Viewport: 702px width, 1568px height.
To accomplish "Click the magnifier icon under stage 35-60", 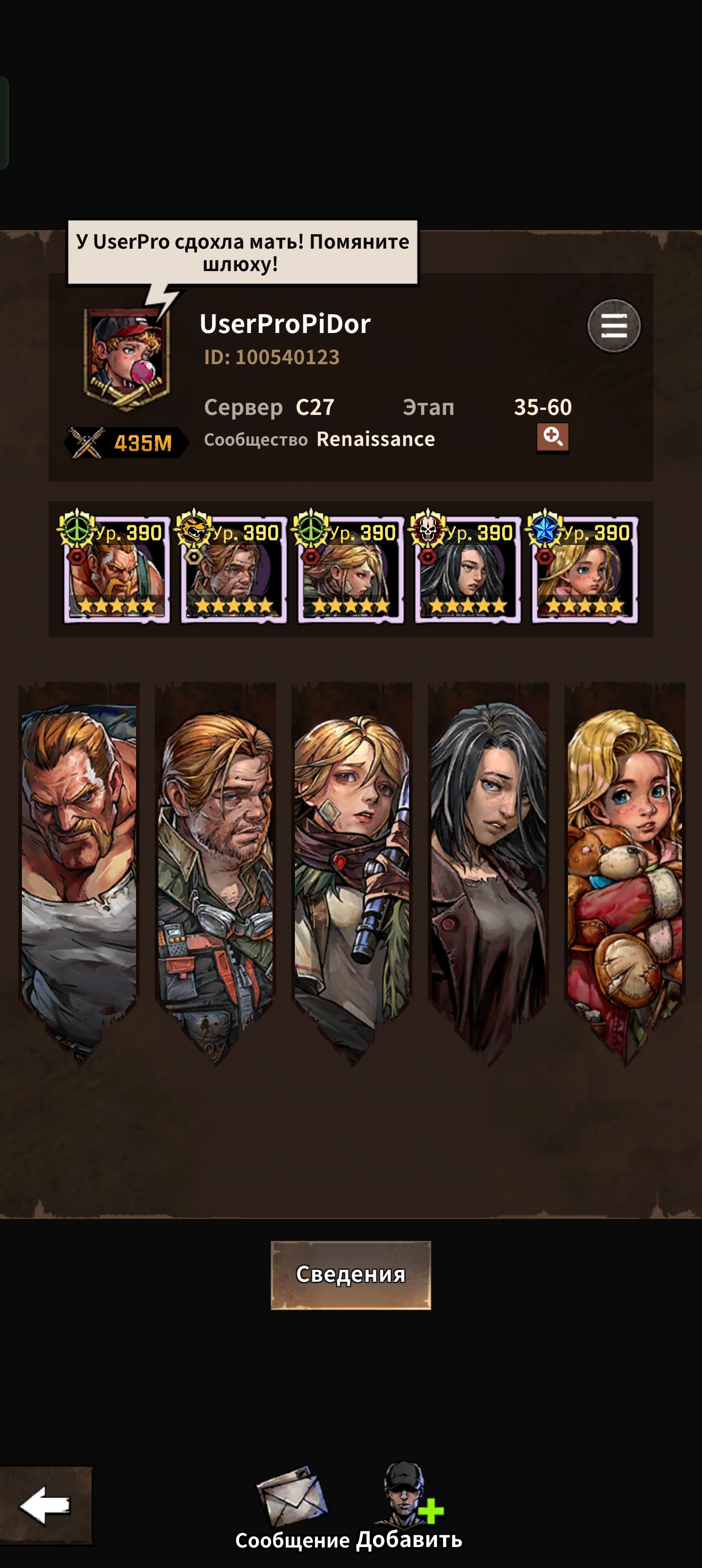I will [552, 437].
